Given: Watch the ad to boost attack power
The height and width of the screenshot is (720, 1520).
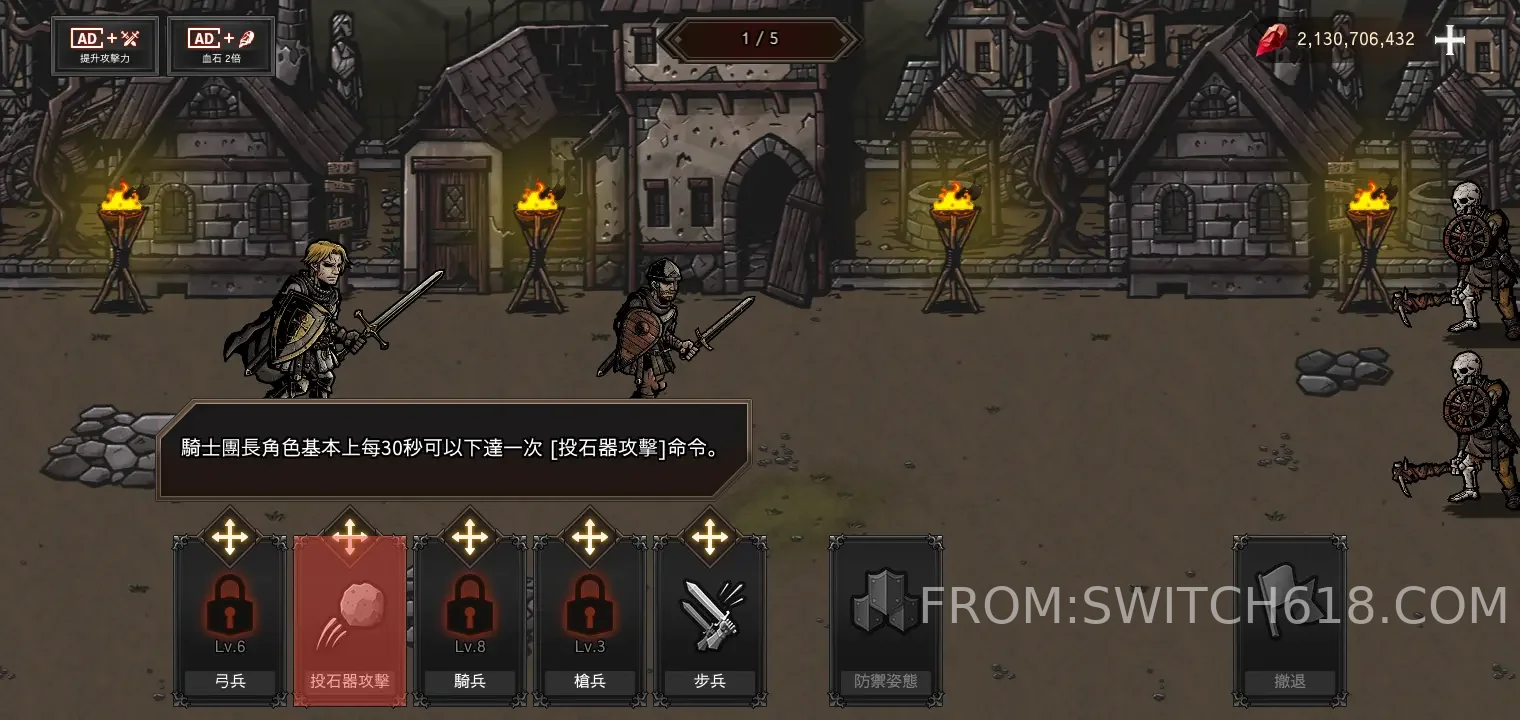Looking at the screenshot, I should [x=105, y=46].
